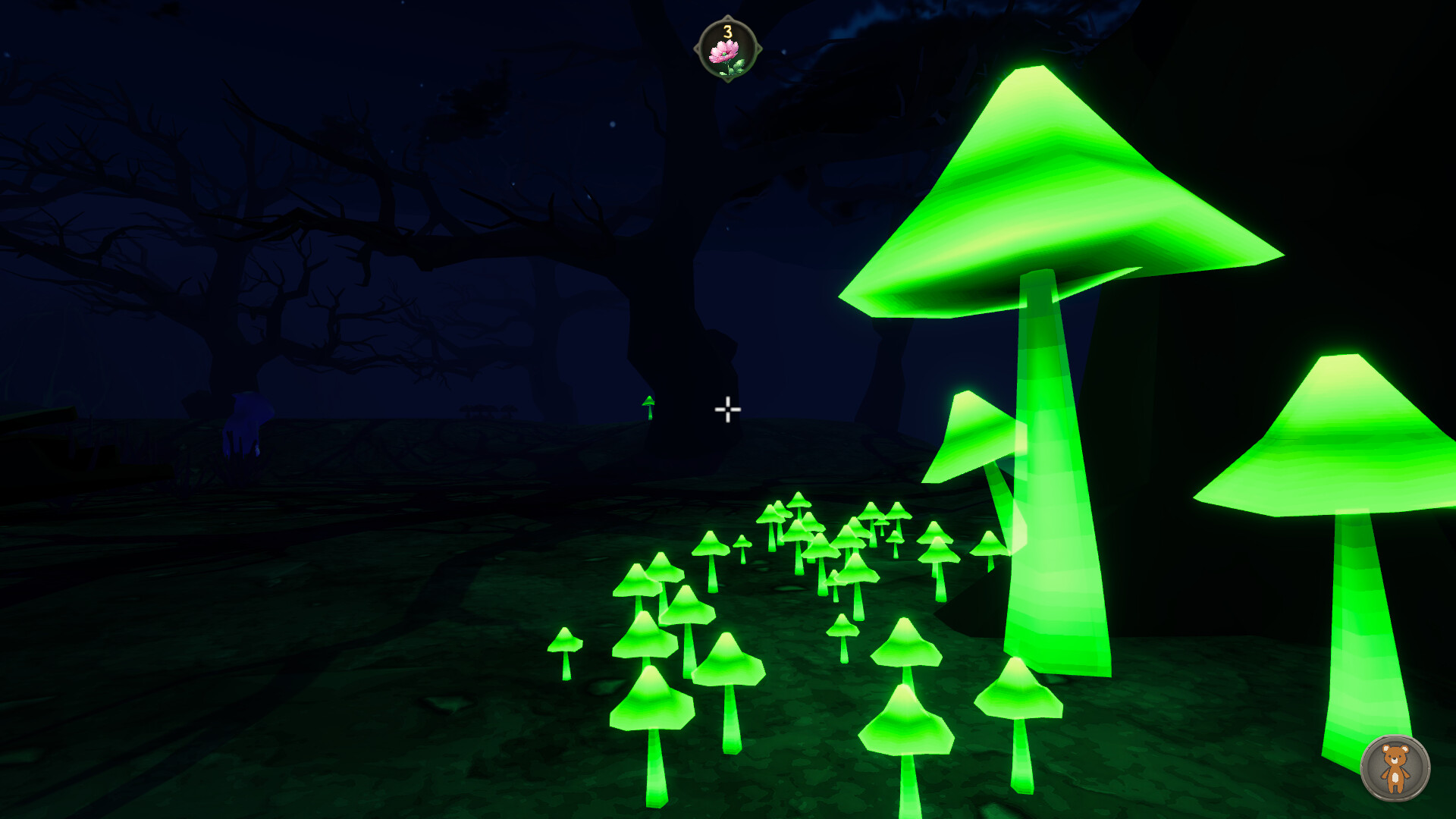Click the pink flower counter icon
This screenshot has width=1456, height=819.
(x=728, y=49)
